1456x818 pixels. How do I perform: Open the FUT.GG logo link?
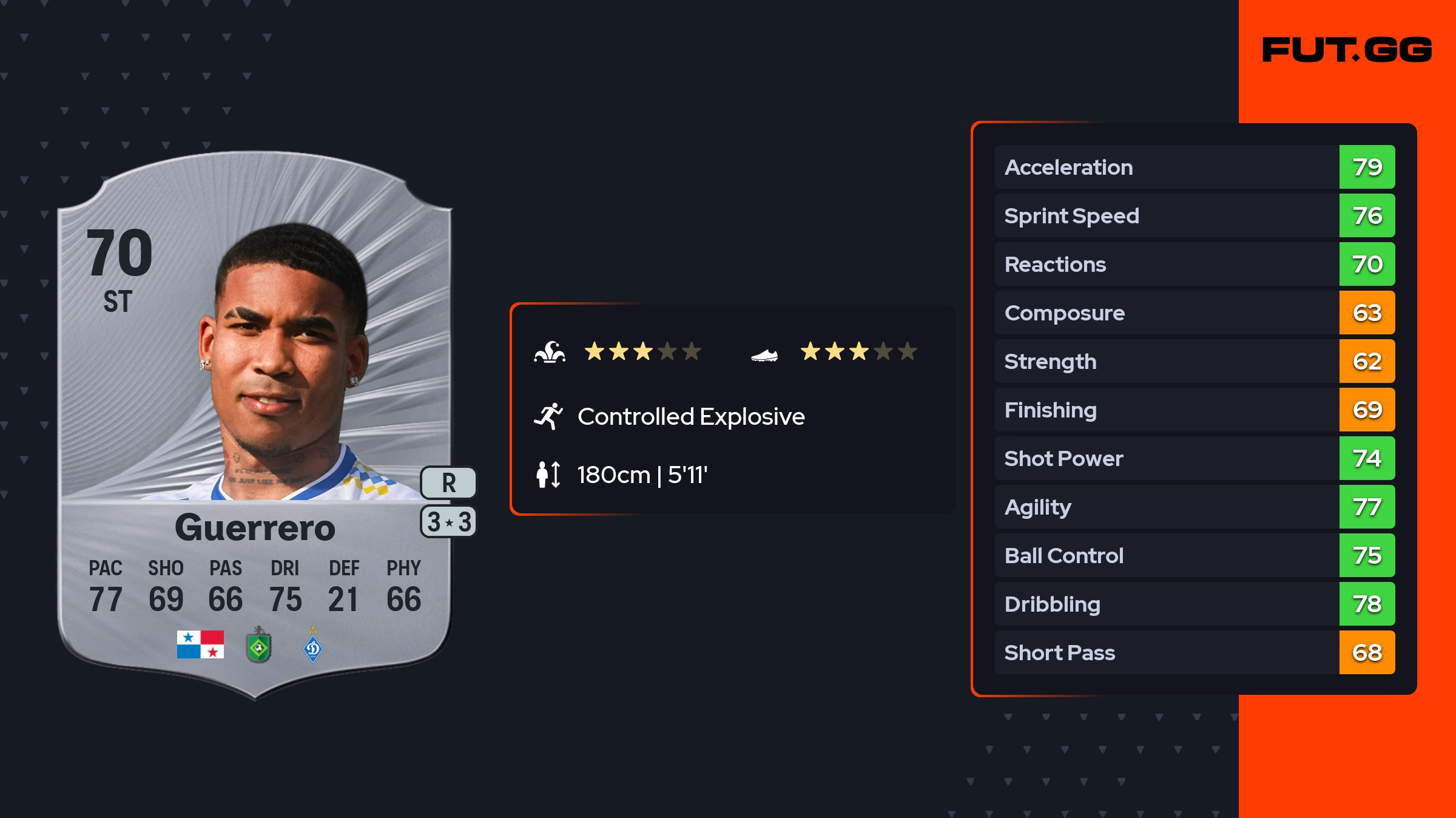click(1347, 50)
